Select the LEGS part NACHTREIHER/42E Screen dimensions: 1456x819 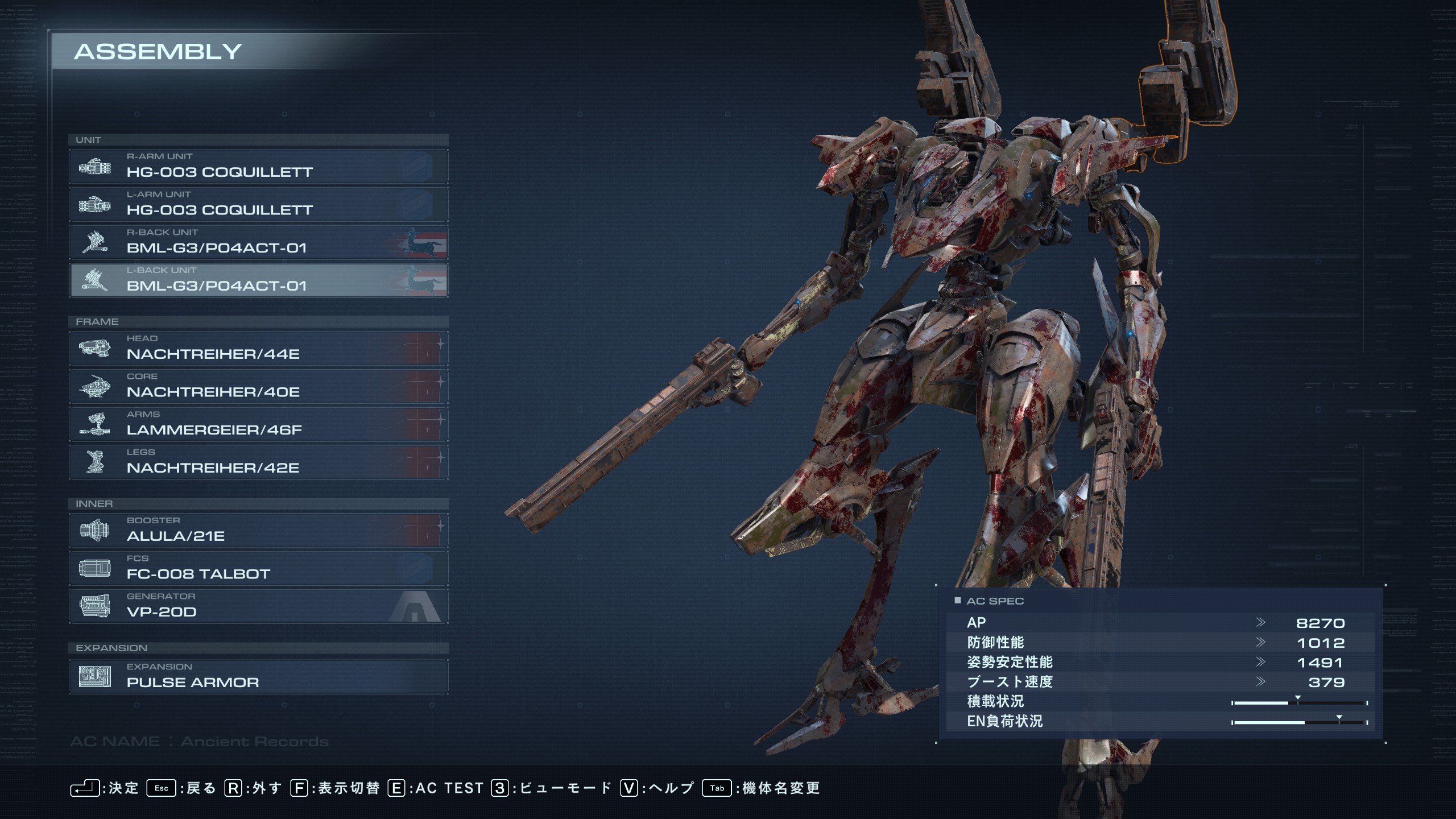259,462
